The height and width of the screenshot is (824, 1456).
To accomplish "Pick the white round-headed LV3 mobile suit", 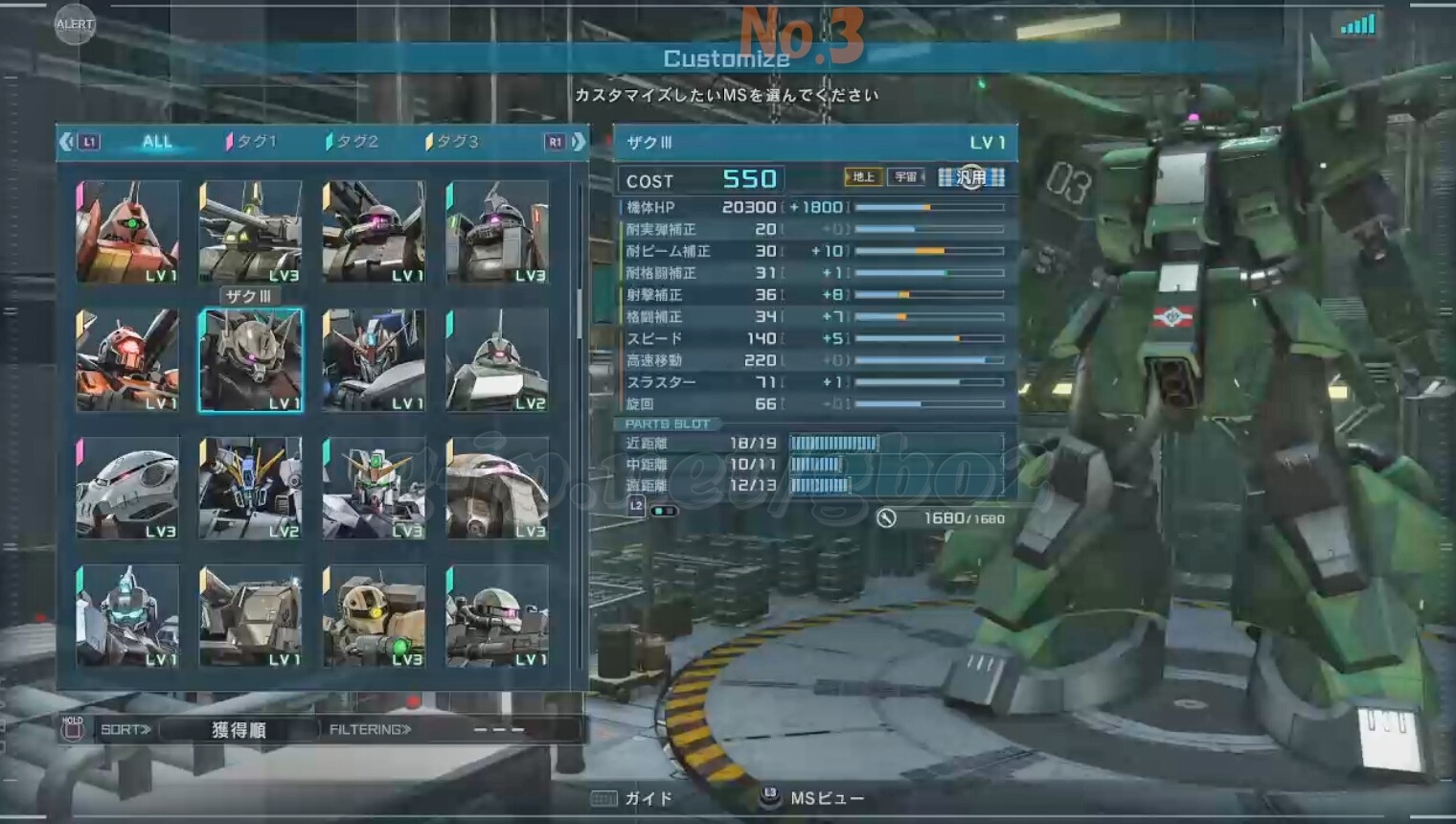I will pyautogui.click(x=127, y=488).
